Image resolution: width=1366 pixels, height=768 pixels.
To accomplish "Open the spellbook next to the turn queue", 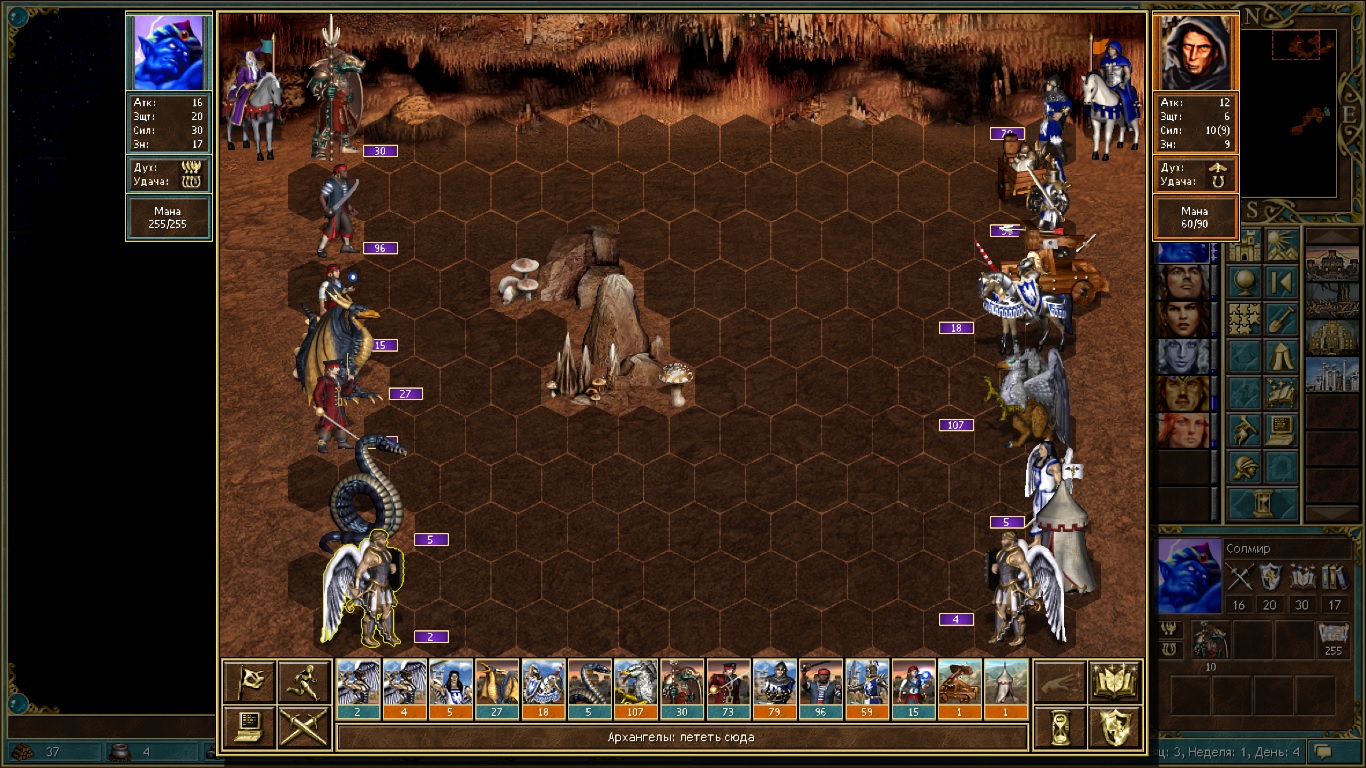I will (x=1115, y=682).
